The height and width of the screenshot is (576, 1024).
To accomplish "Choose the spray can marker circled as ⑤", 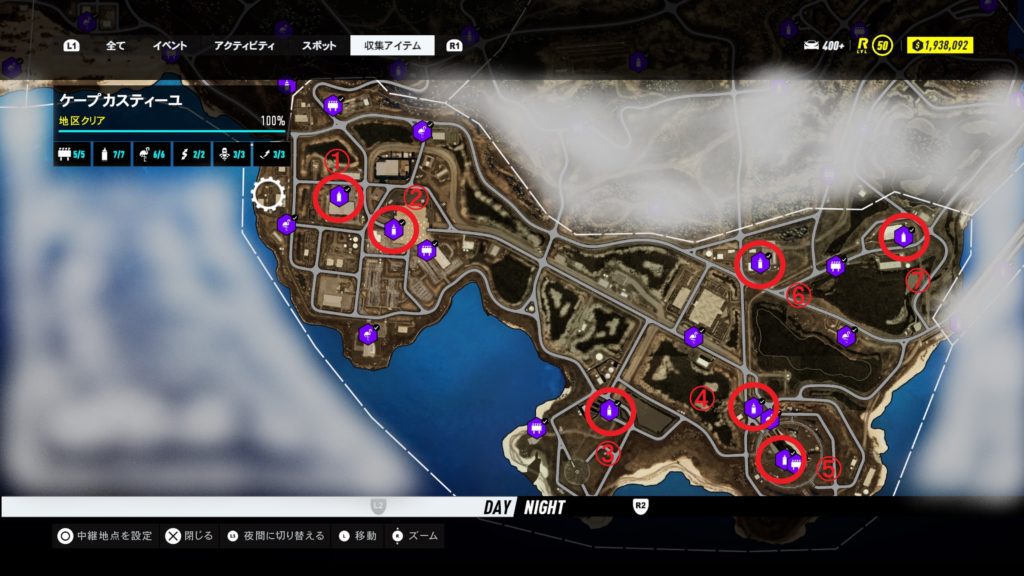I will [x=782, y=459].
